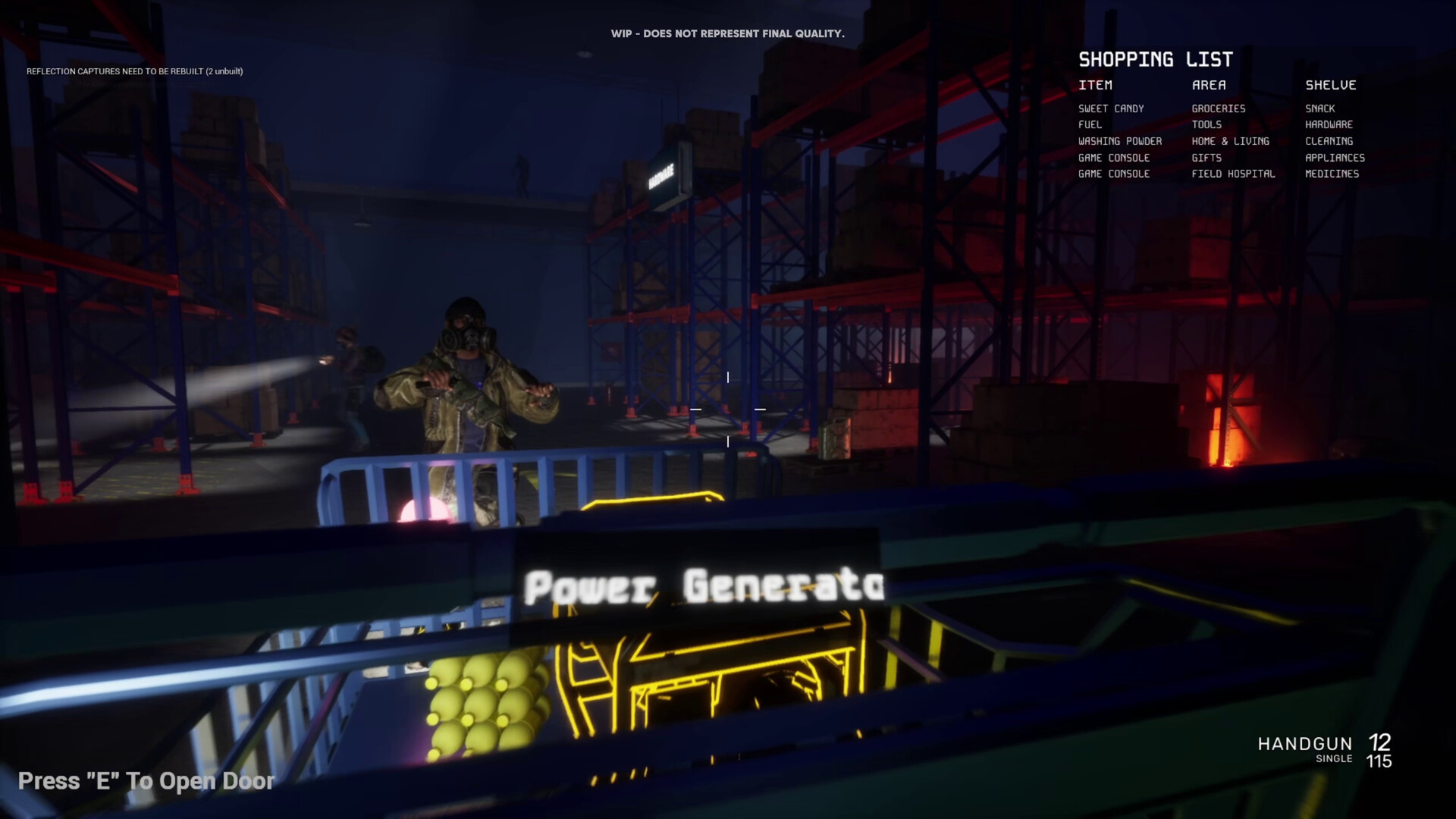The width and height of the screenshot is (1456, 819).
Task: Click the crosshair in screen center
Action: tap(726, 408)
